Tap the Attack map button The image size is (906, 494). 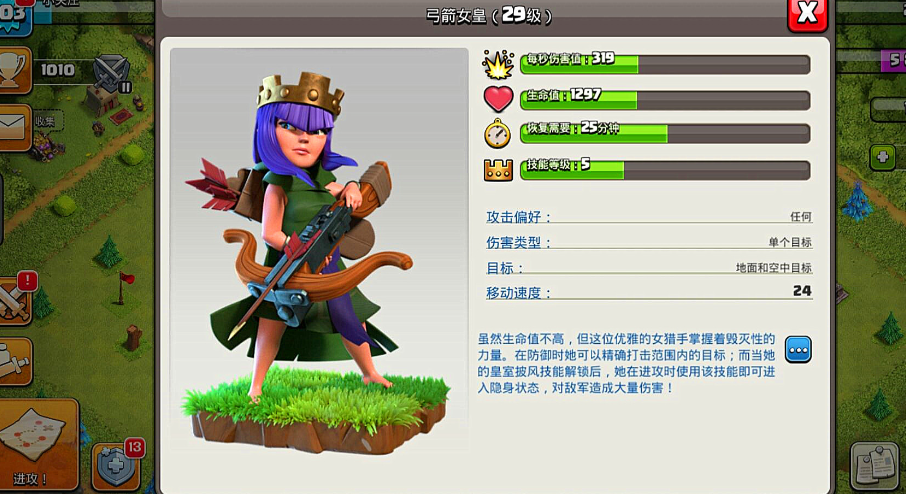[37, 444]
